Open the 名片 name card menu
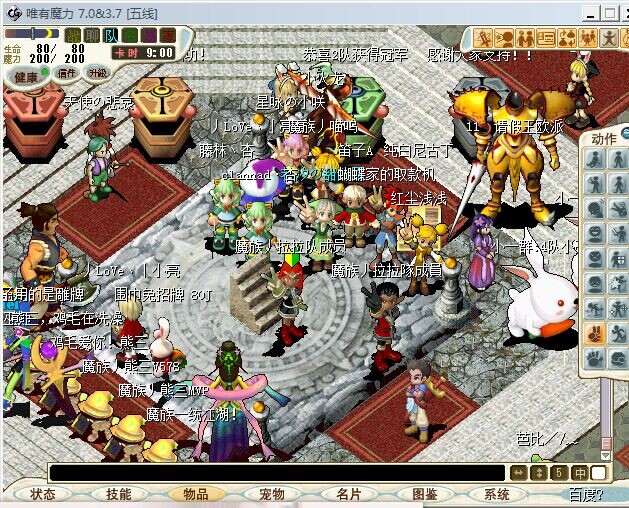This screenshot has width=629, height=508. click(349, 494)
